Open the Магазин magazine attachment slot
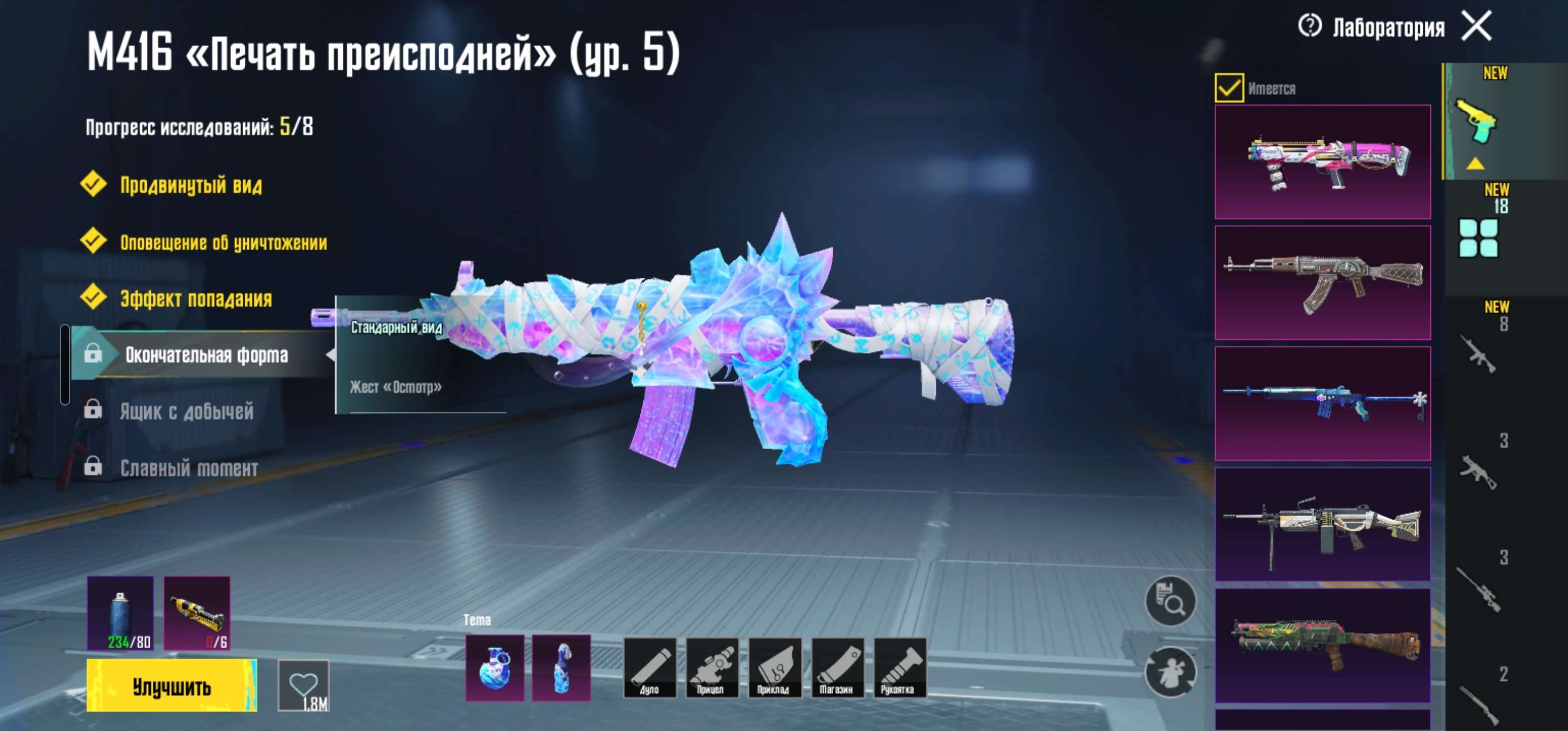The image size is (1568, 731). (836, 667)
